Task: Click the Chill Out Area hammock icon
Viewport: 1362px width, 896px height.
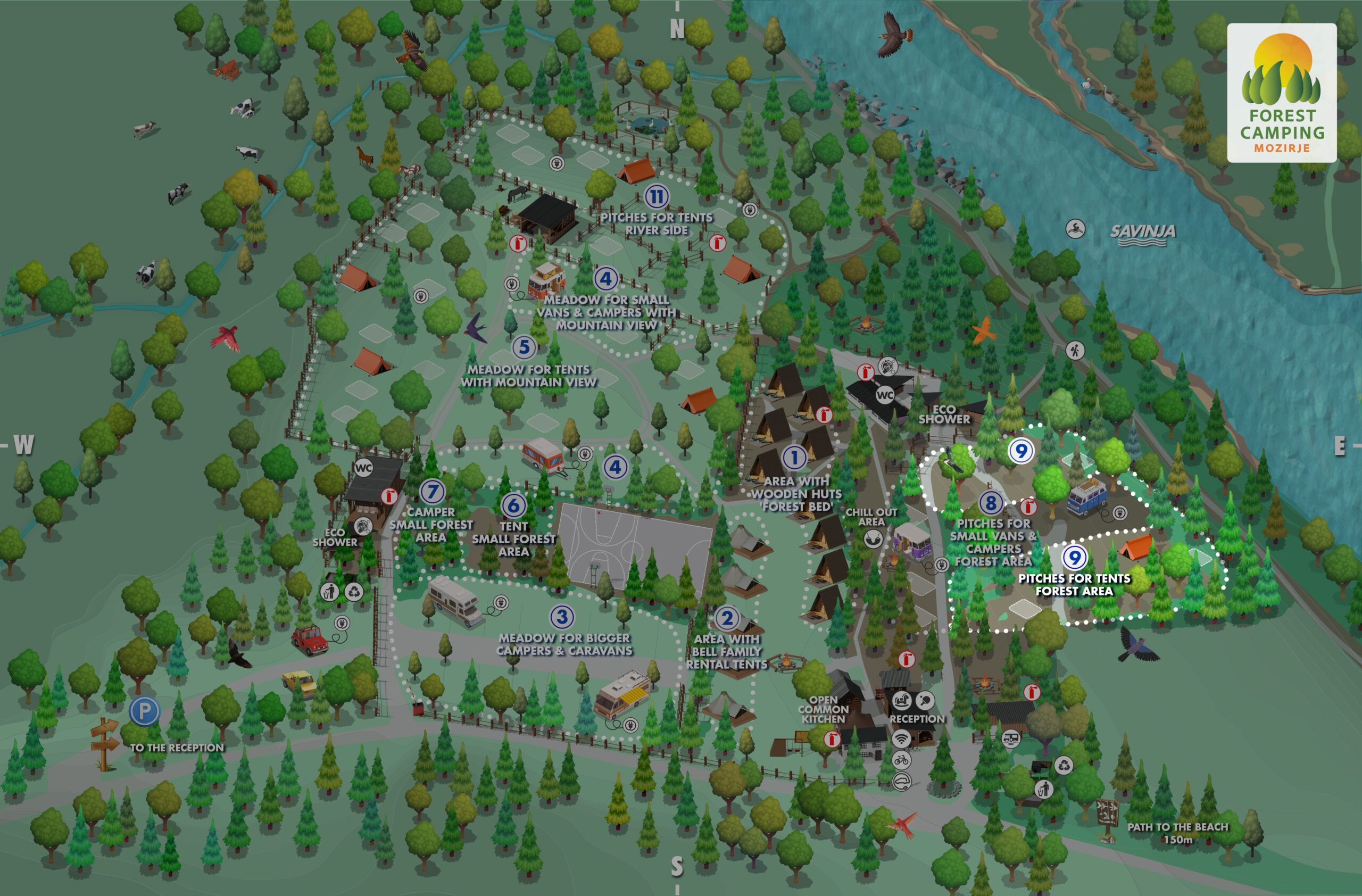Action: [872, 538]
